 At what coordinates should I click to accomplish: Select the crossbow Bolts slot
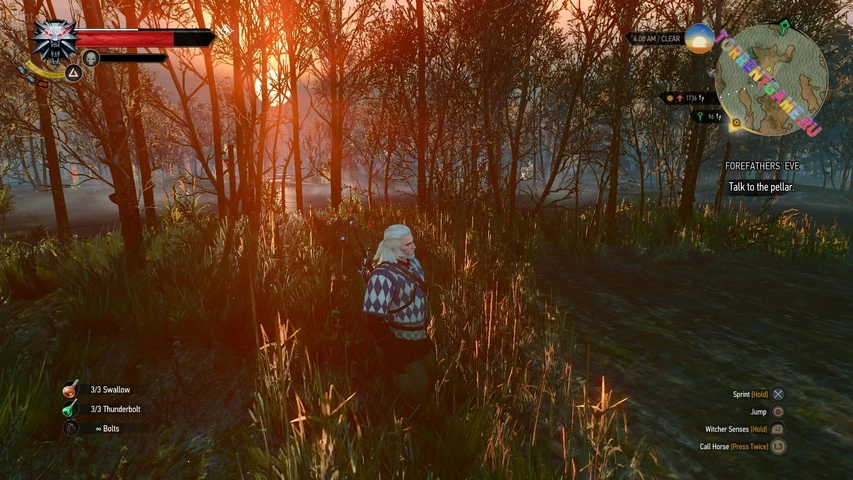click(x=71, y=428)
